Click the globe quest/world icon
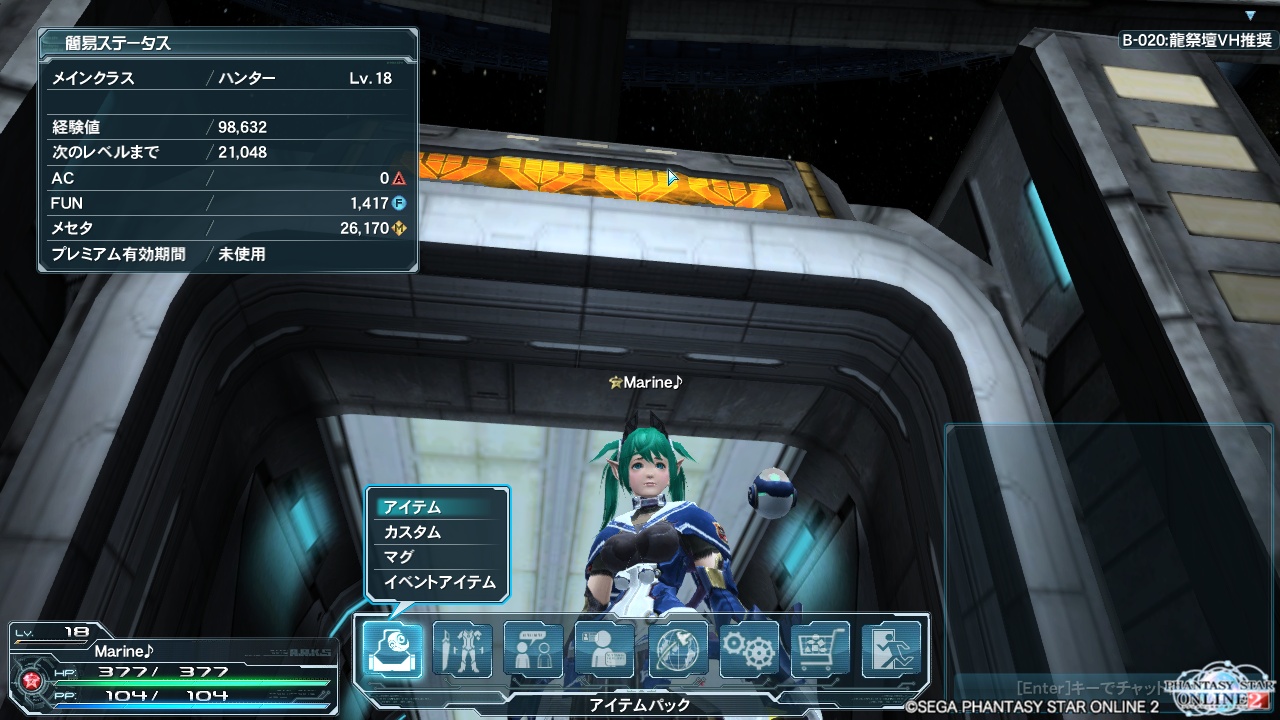This screenshot has height=720, width=1280. coord(677,650)
